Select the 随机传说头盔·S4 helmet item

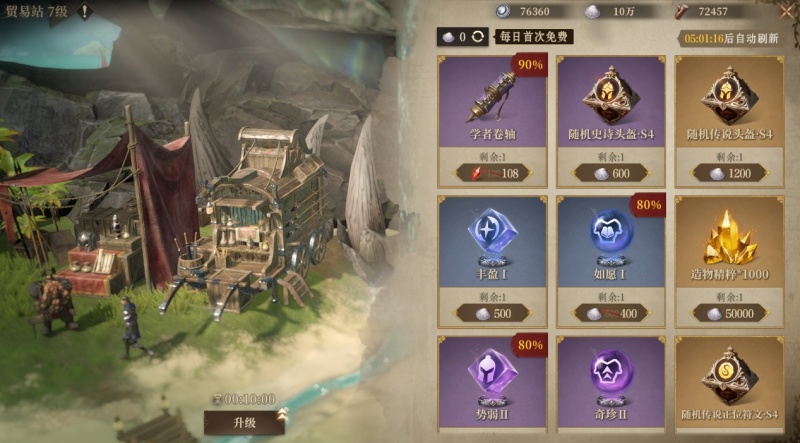pyautogui.click(x=729, y=100)
